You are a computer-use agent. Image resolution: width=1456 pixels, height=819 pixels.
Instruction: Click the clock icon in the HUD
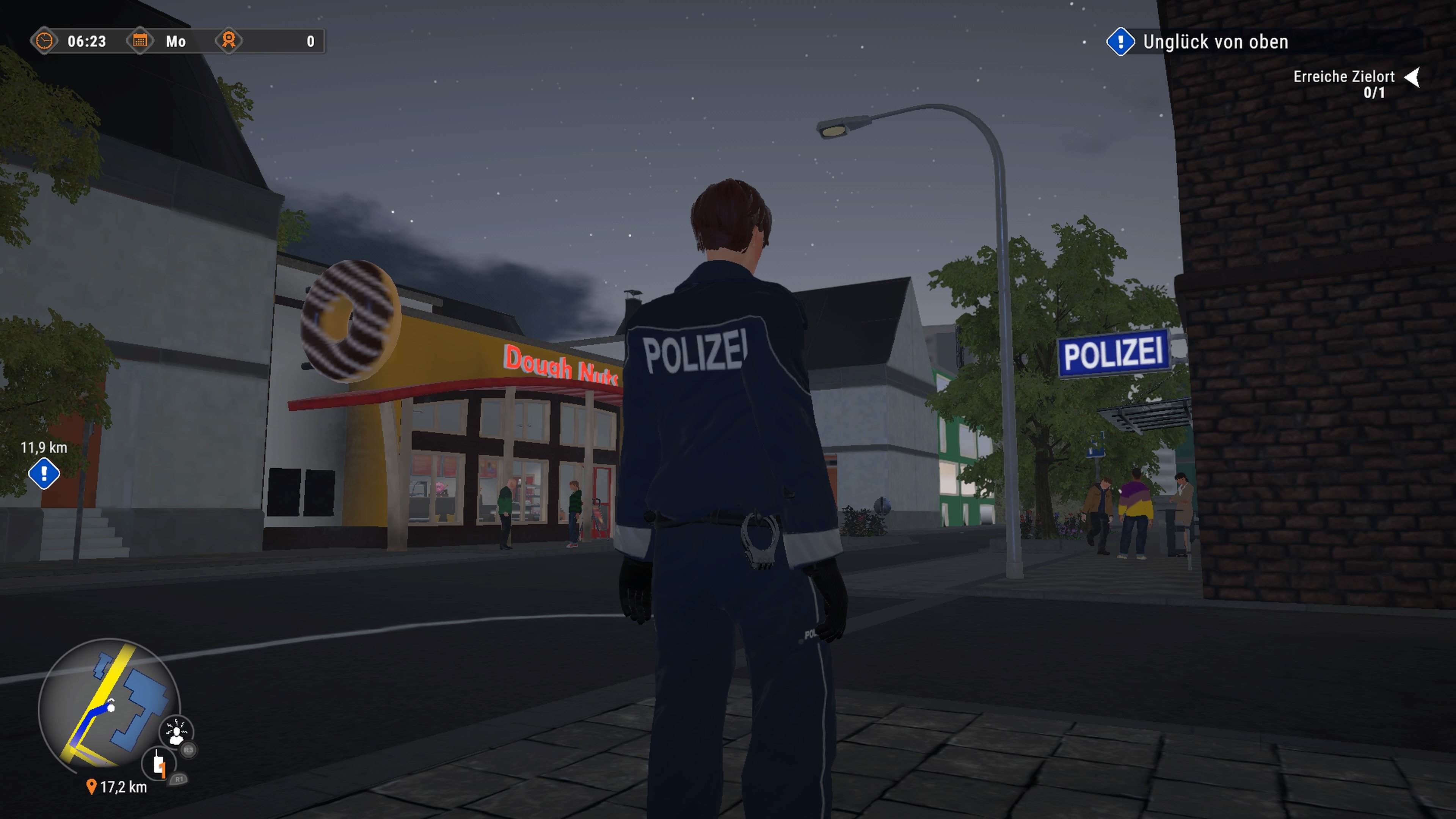click(44, 41)
